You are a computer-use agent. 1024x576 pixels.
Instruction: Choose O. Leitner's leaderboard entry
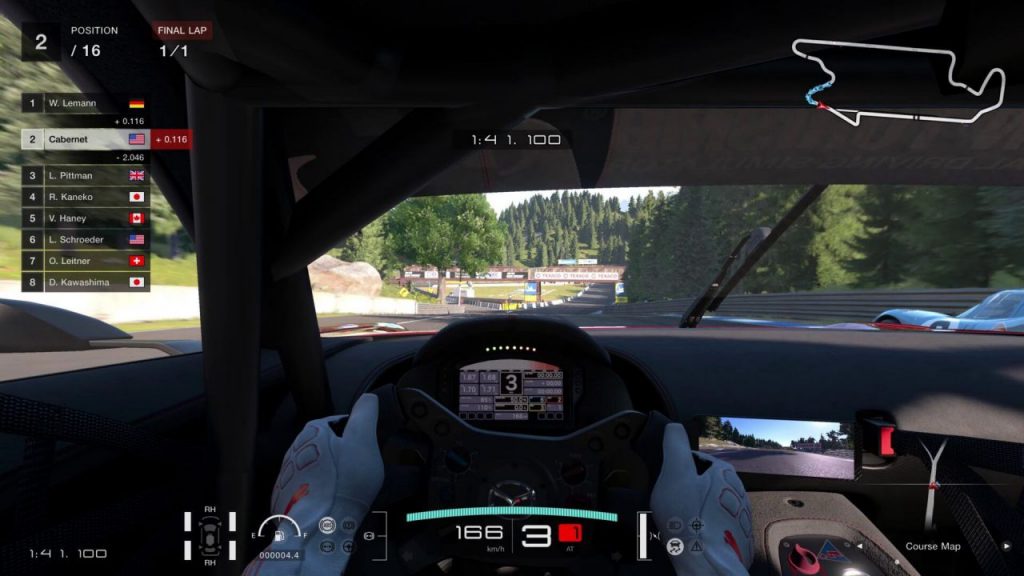point(85,261)
